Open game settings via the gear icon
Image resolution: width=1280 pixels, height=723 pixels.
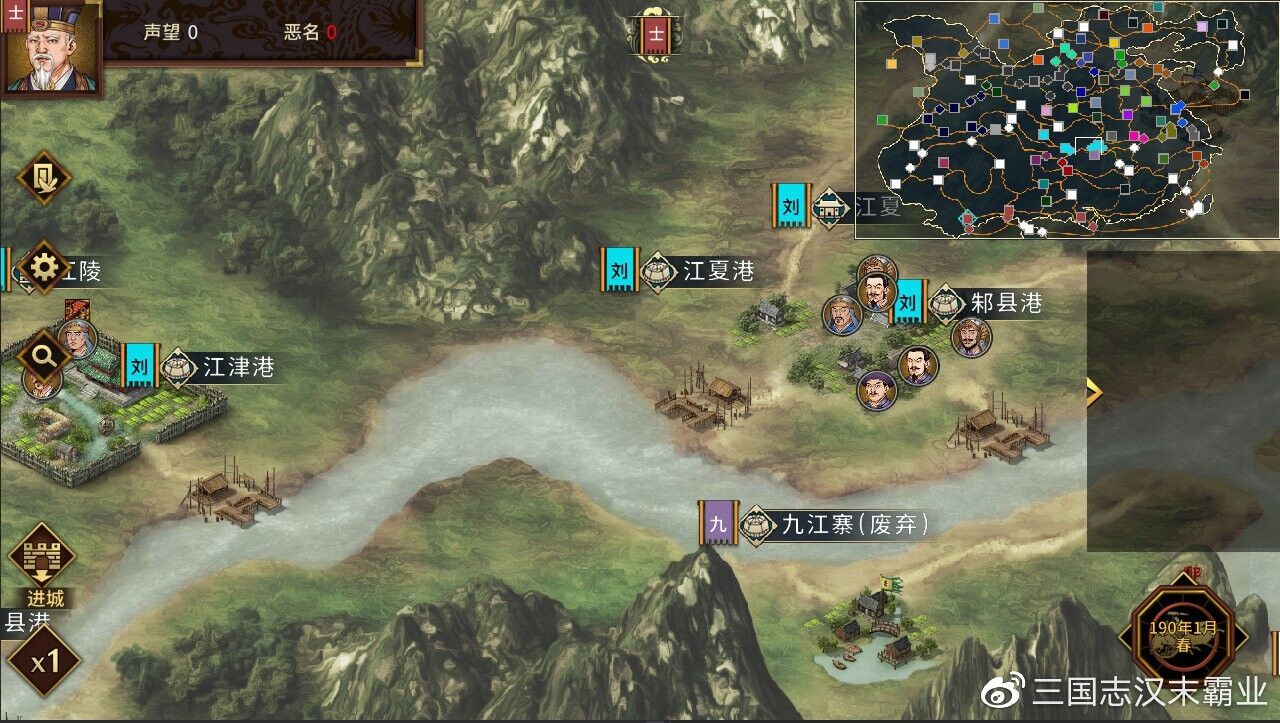42,266
